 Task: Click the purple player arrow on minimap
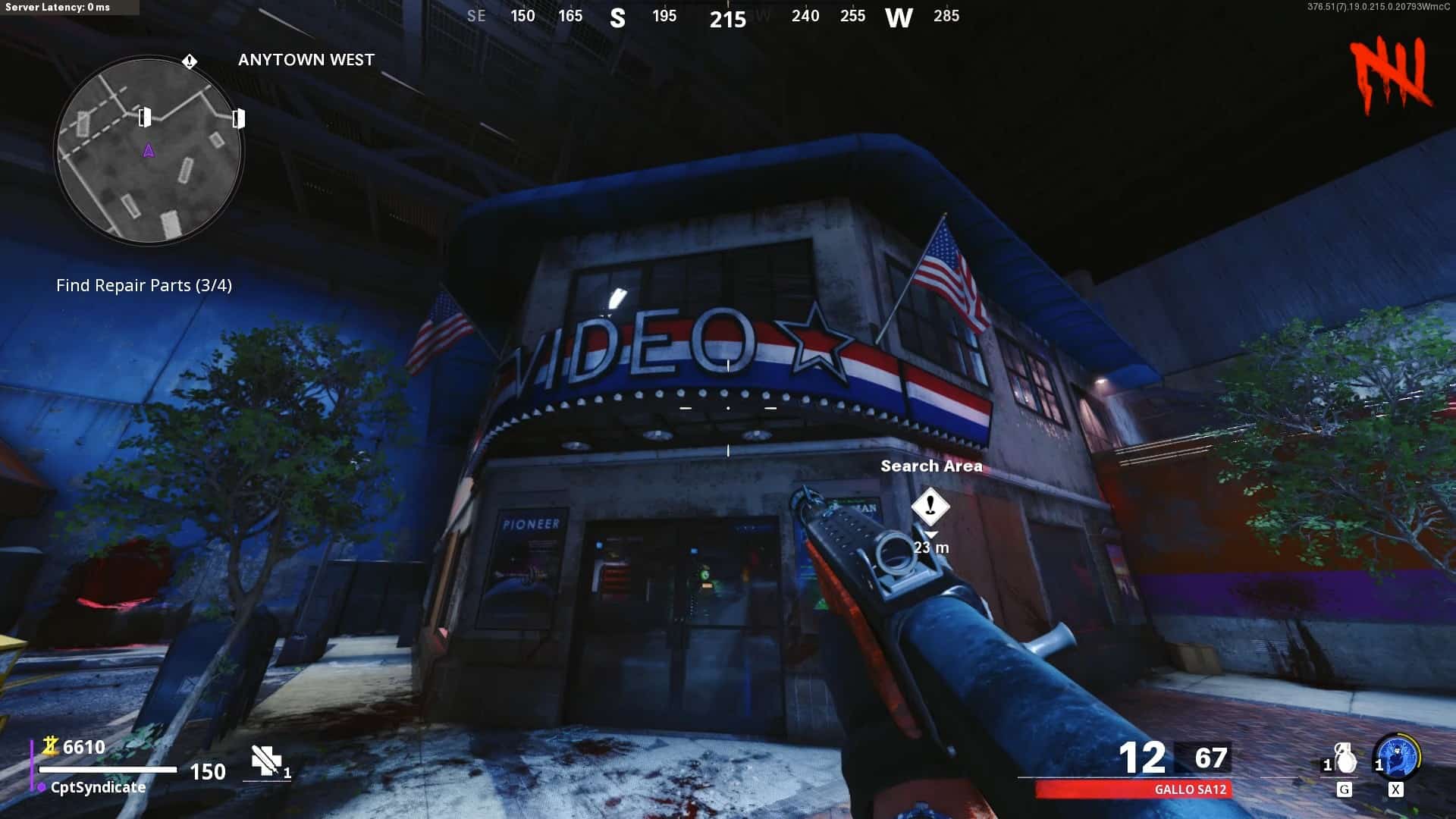(149, 151)
